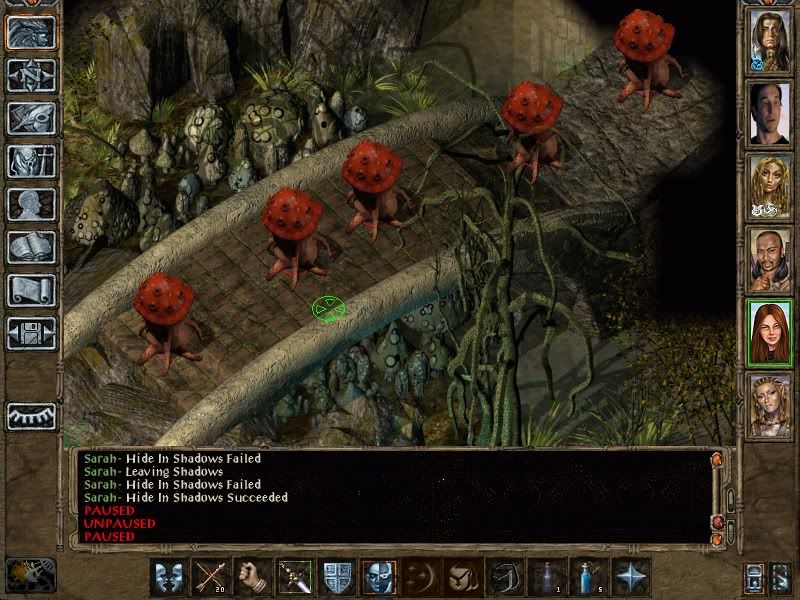Select the short dark-haired man's portrait
The height and width of the screenshot is (600, 800).
click(x=770, y=112)
